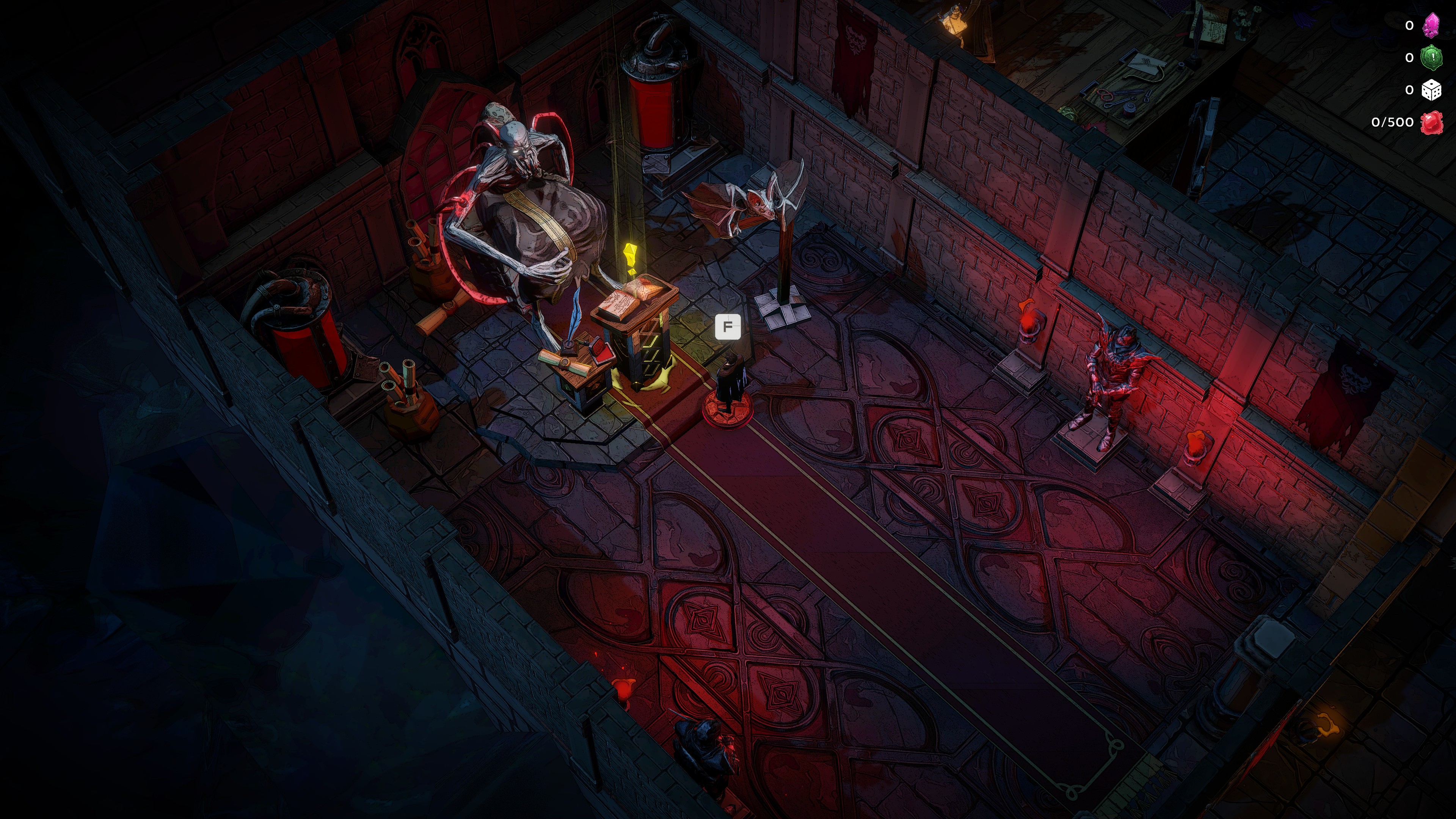Select the red blood gem icon
Image resolution: width=1456 pixels, height=819 pixels.
point(1432,122)
